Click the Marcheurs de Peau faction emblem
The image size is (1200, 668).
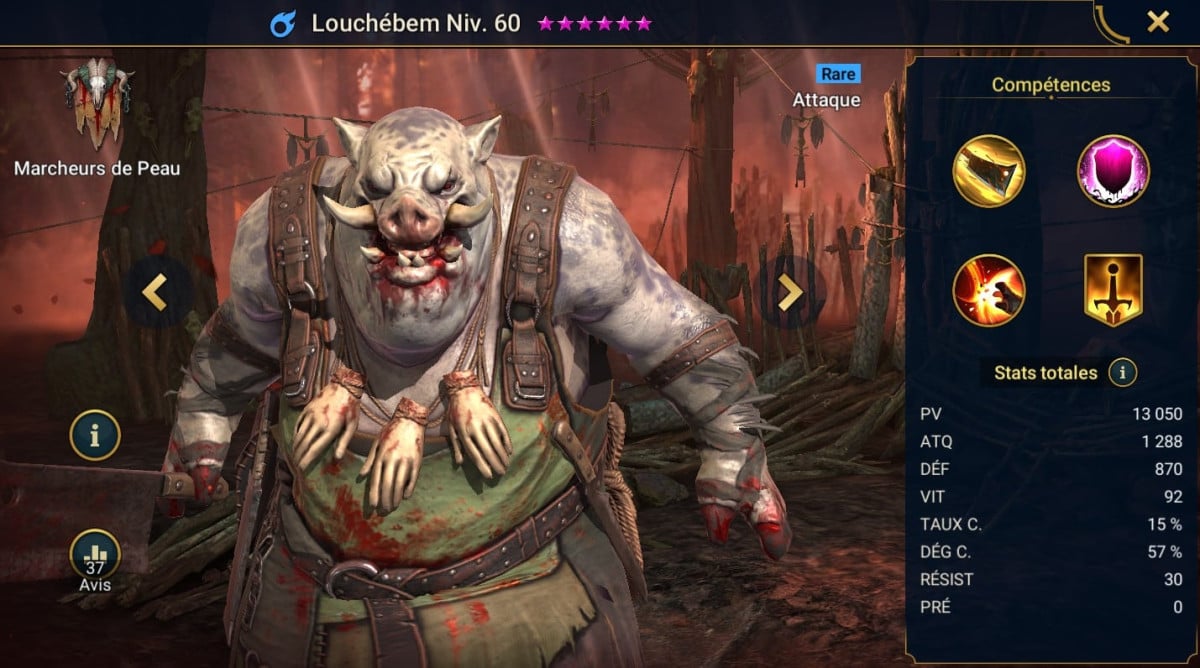tap(96, 102)
